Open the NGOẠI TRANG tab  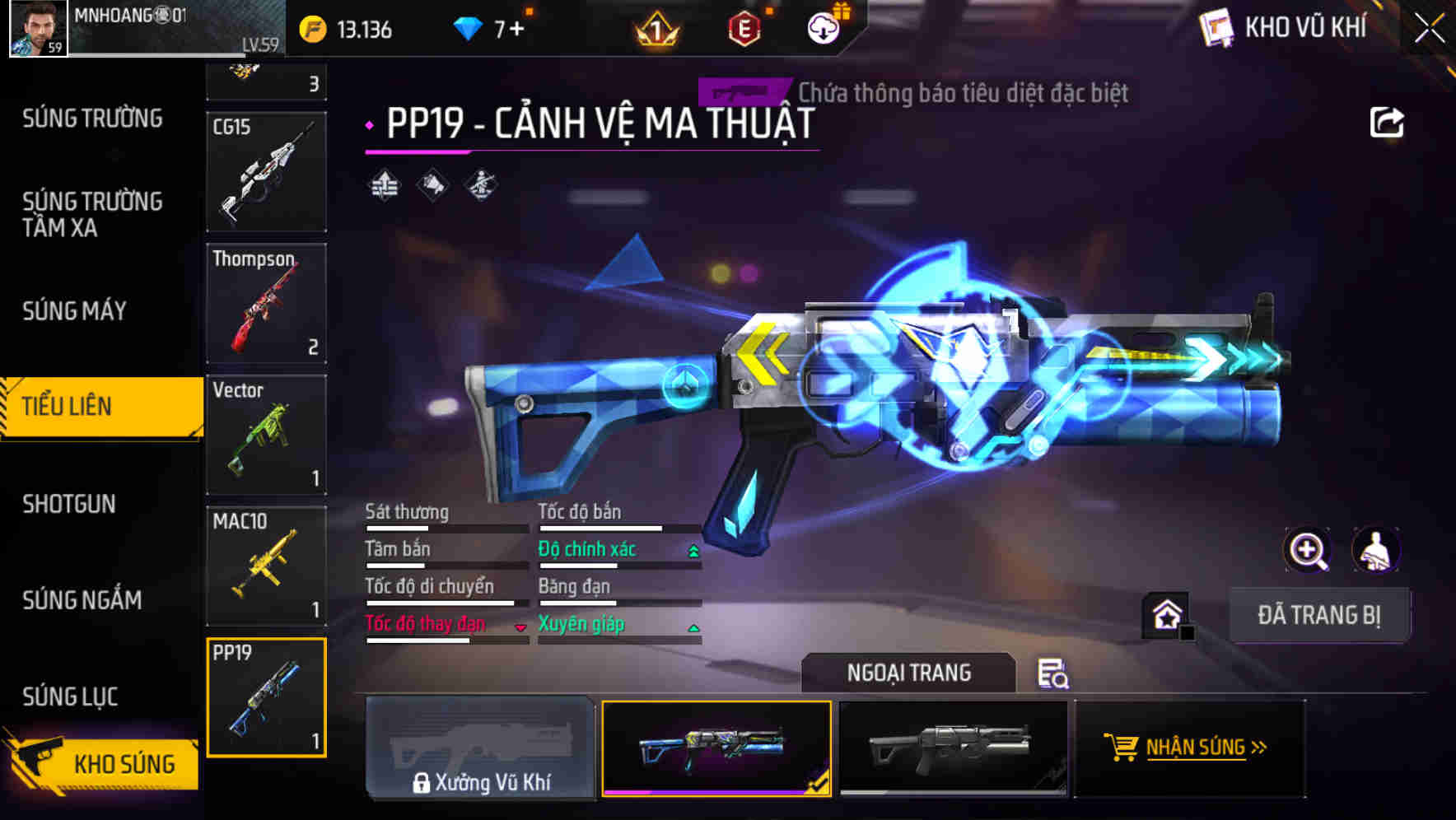pyautogui.click(x=908, y=673)
